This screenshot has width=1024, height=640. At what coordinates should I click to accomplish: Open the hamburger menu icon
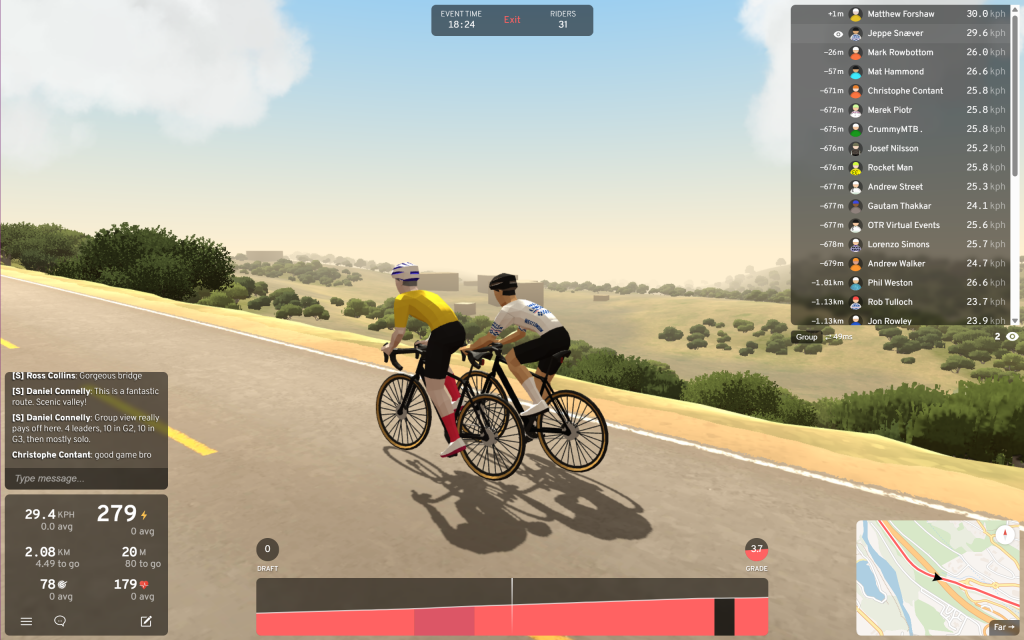click(x=26, y=621)
